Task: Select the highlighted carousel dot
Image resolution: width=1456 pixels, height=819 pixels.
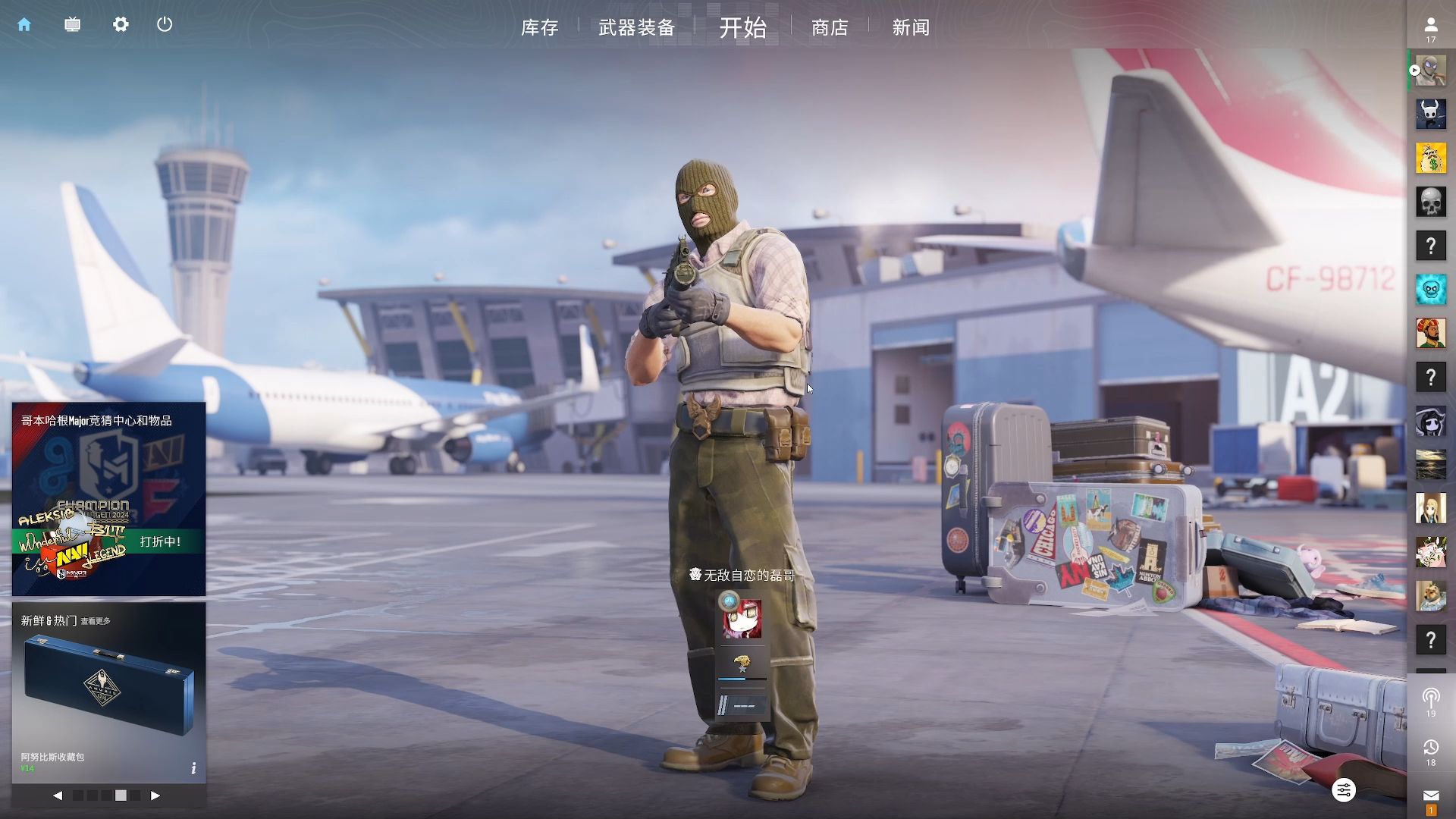Action: [x=121, y=796]
